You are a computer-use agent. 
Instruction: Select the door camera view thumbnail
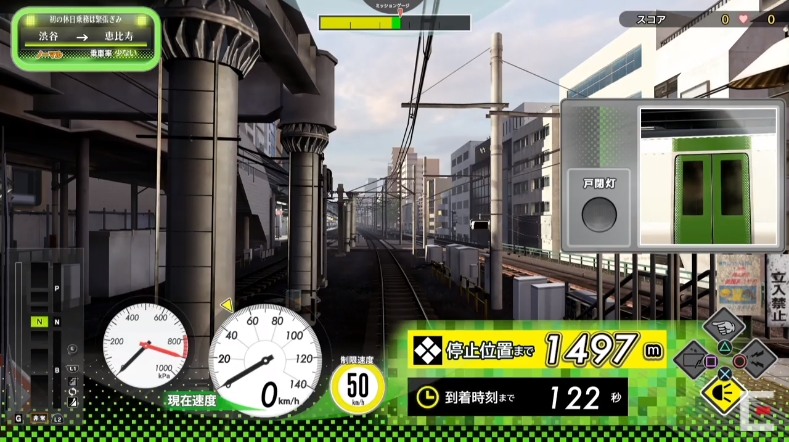(709, 177)
